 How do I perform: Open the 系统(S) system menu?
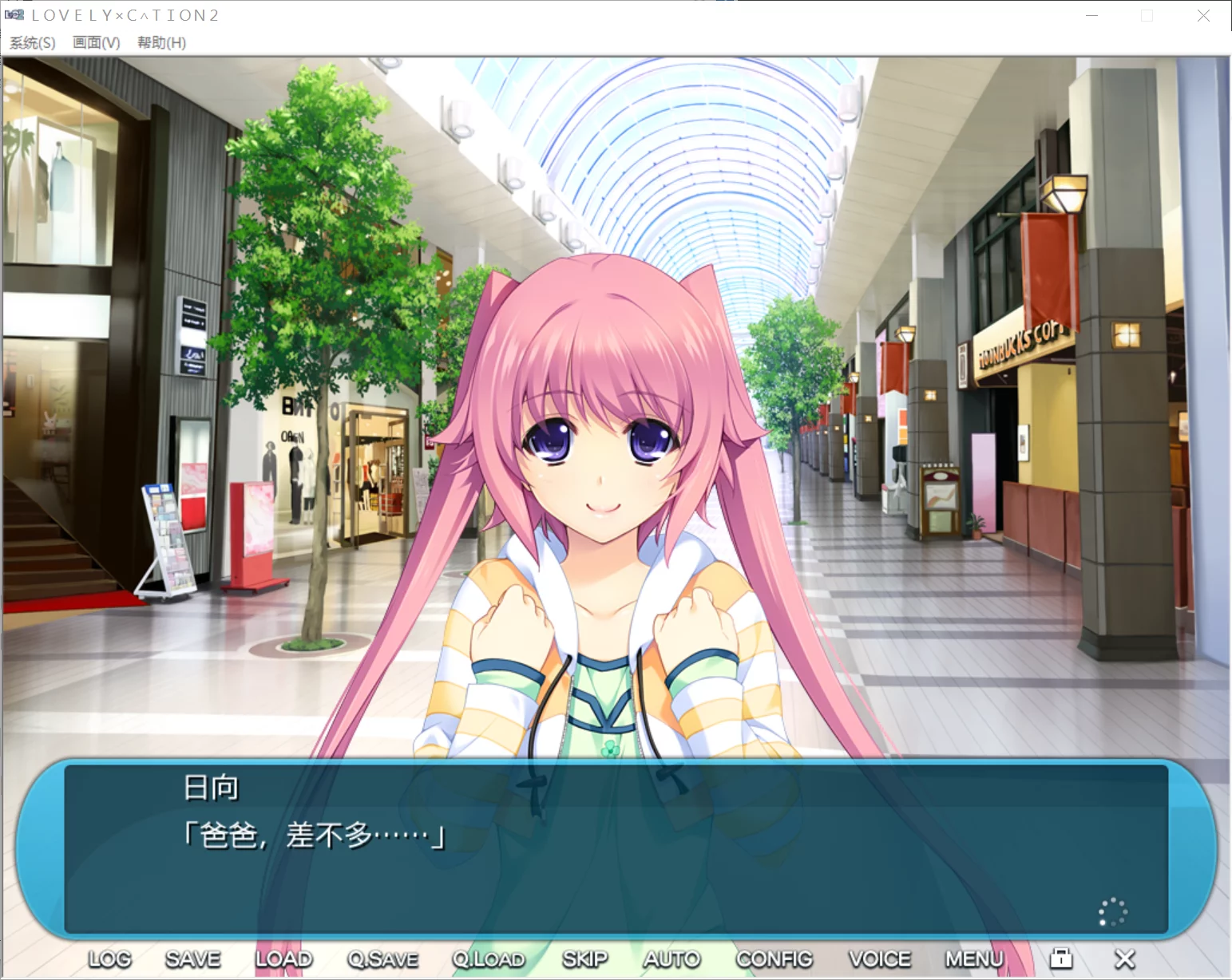(x=31, y=43)
